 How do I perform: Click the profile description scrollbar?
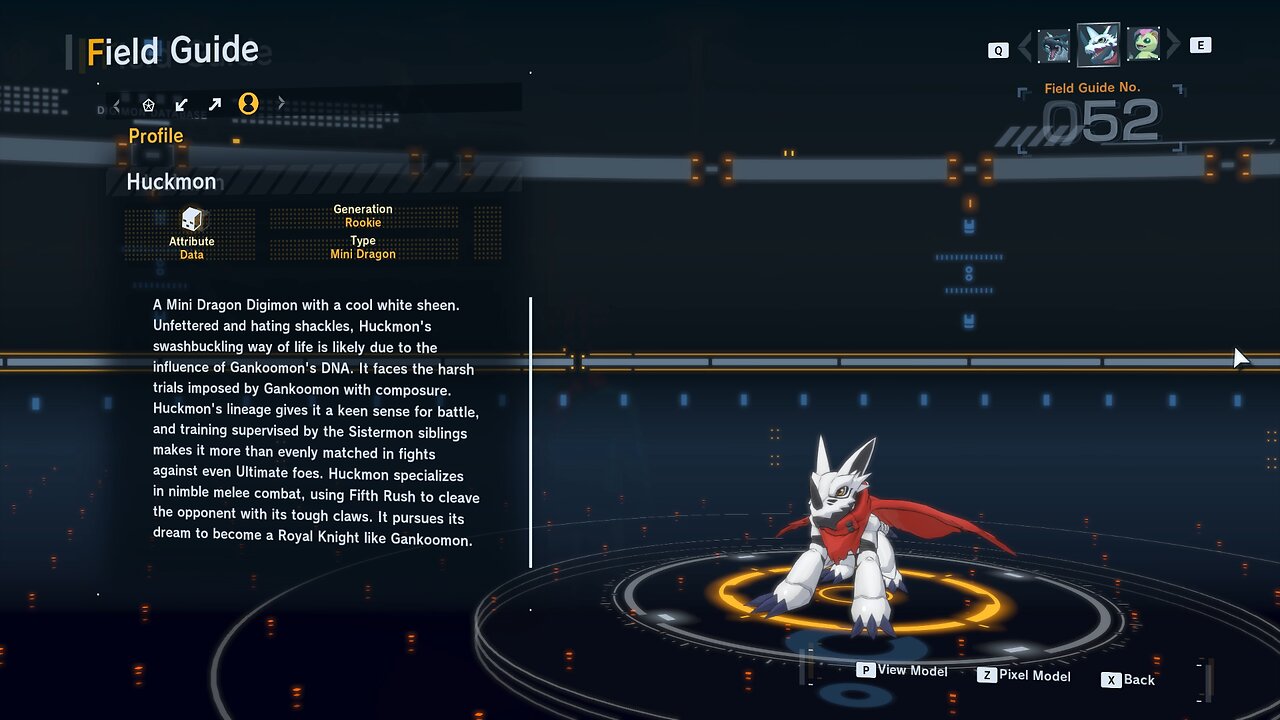pyautogui.click(x=530, y=432)
